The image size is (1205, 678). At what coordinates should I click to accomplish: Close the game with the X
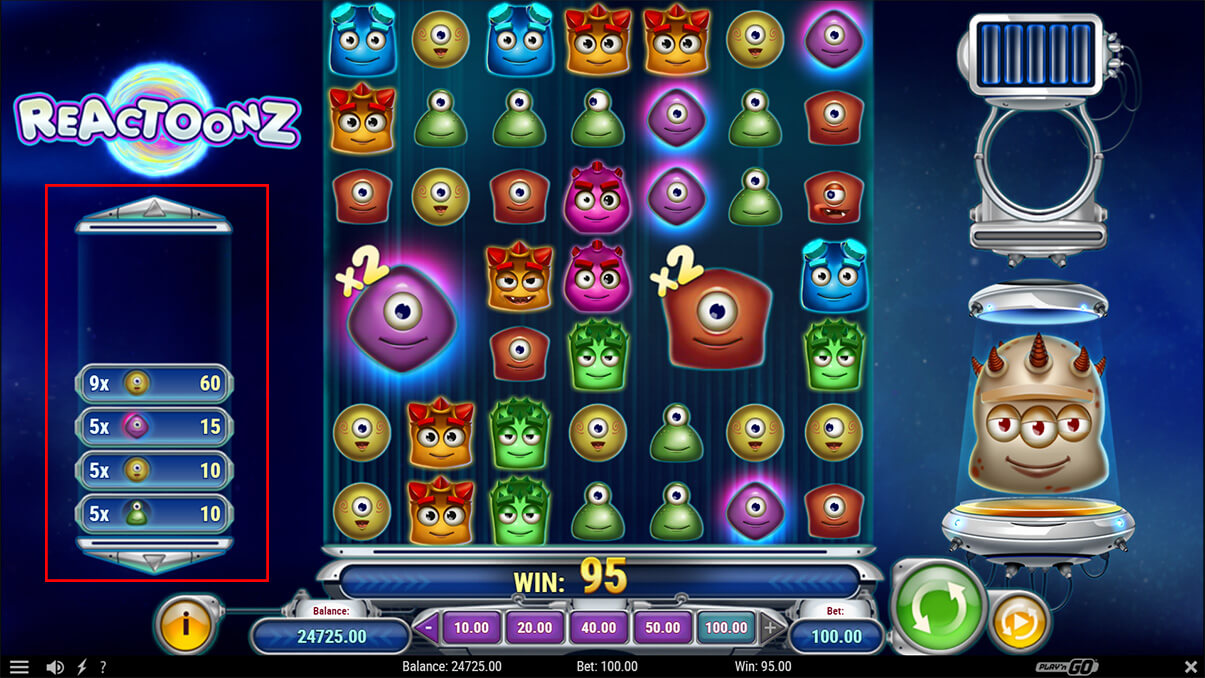click(x=1190, y=667)
